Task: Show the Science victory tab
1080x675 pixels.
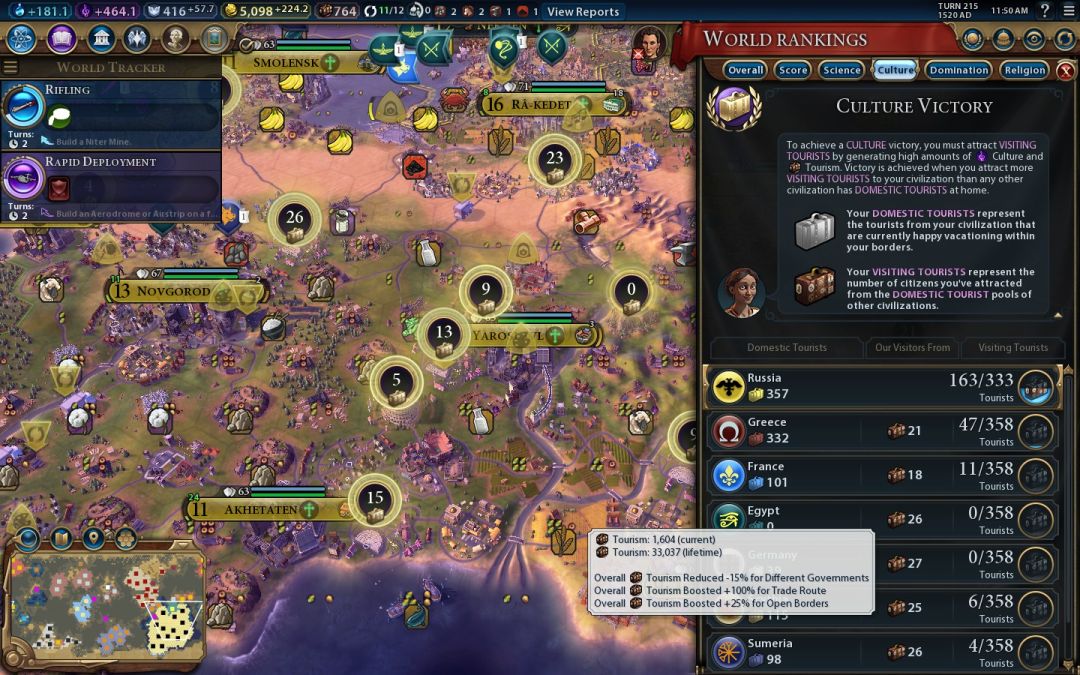Action: point(841,70)
